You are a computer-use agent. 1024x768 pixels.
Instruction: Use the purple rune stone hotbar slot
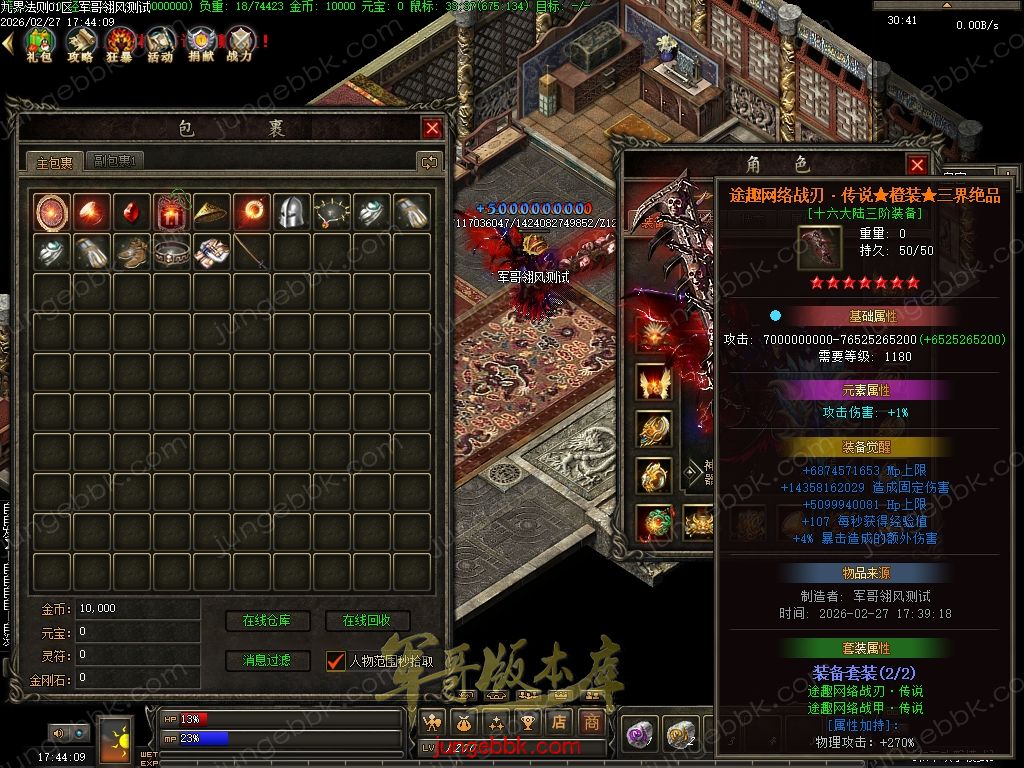639,735
